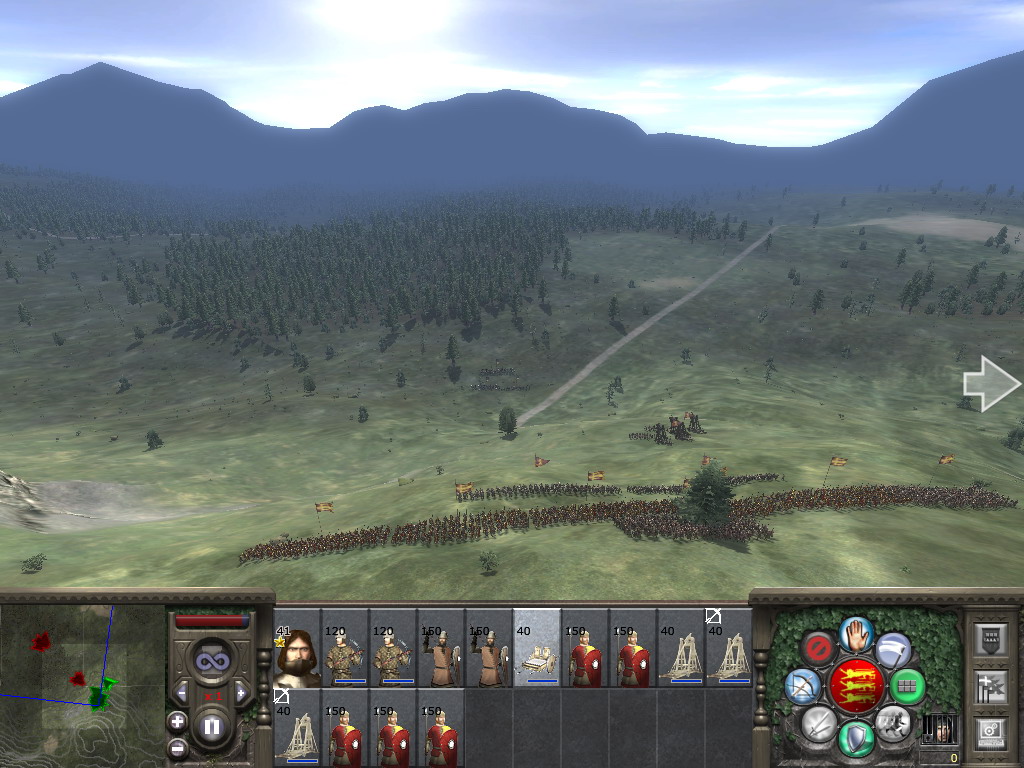This screenshot has height=768, width=1024.
Task: Click the infinity symbol speed button
Action: click(x=211, y=660)
